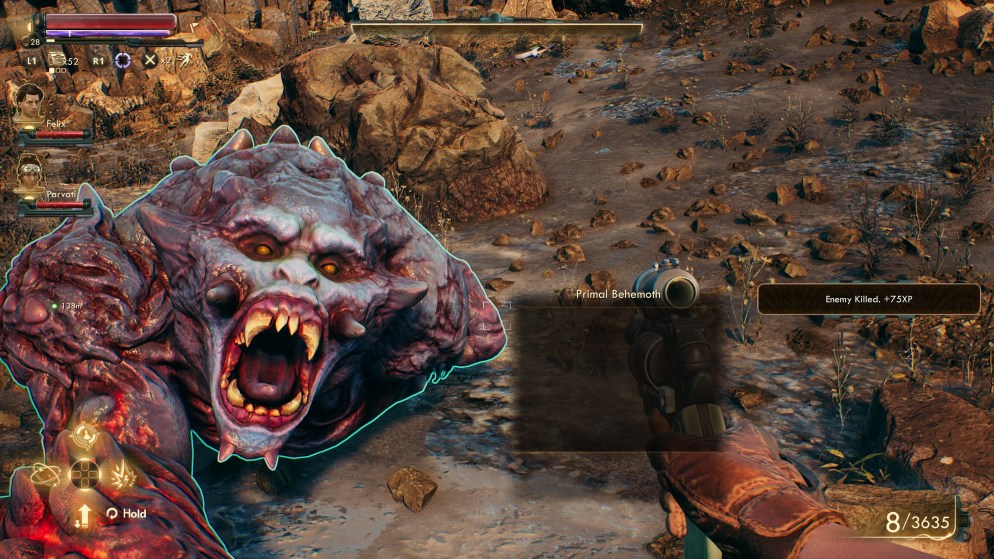The width and height of the screenshot is (994, 559).
Task: Choose the up-down arrows companion command
Action: tap(85, 513)
